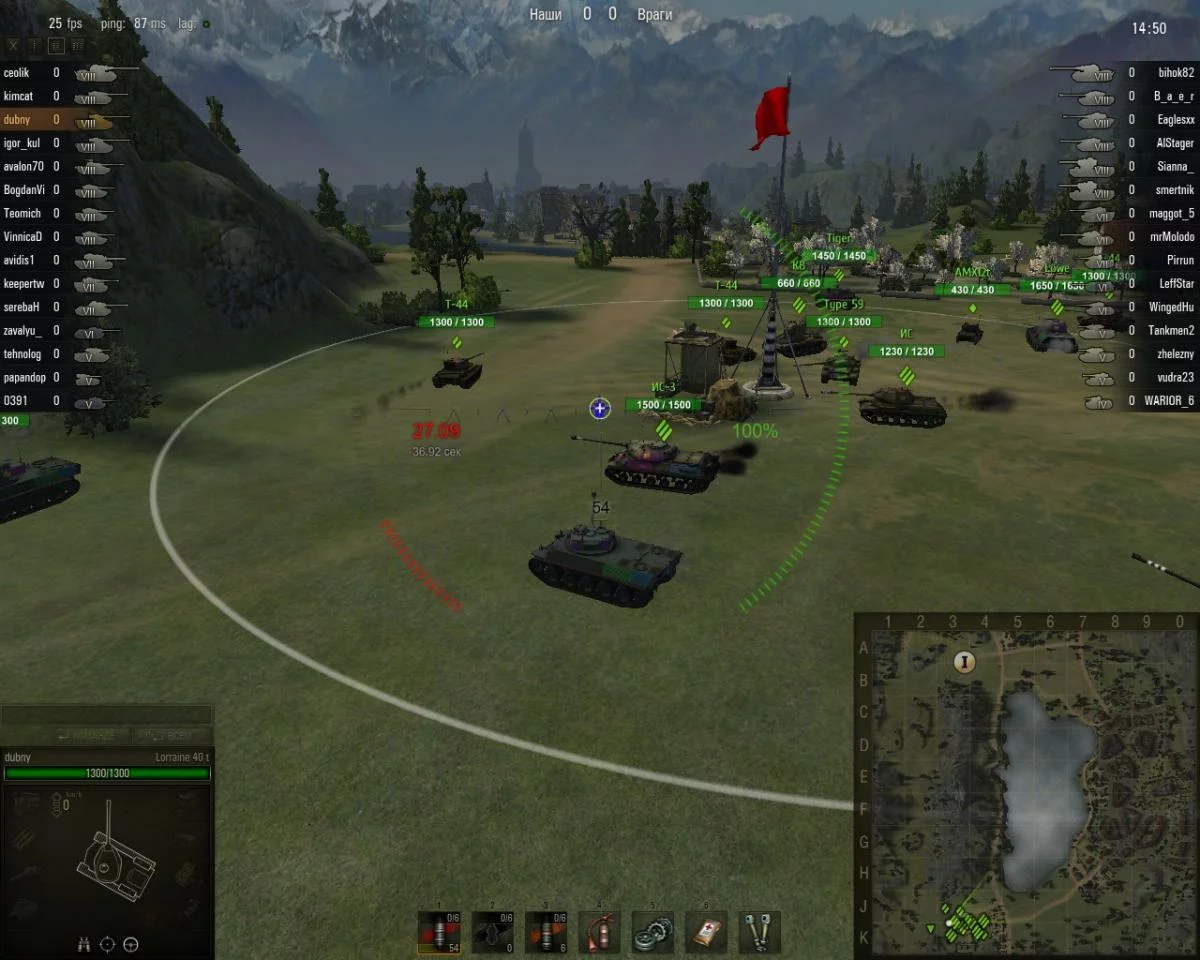The image size is (1200, 960).
Task: Click the crosshair icon in the damage panel
Action: (x=107, y=943)
